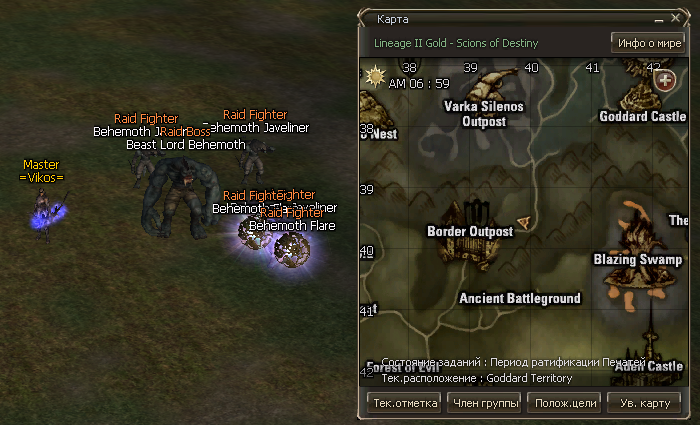Click the sun time-of-day icon
The height and width of the screenshot is (425, 700).
click(377, 75)
